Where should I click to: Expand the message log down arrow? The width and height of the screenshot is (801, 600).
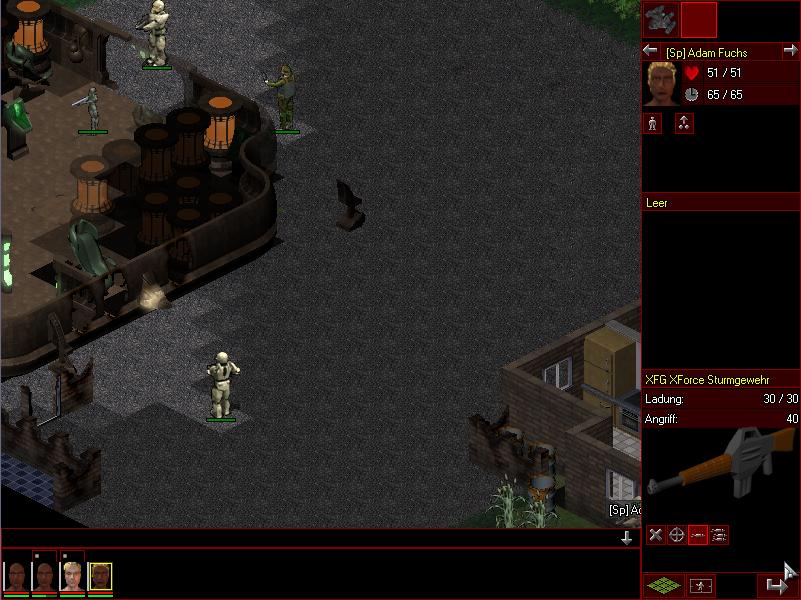coord(627,538)
